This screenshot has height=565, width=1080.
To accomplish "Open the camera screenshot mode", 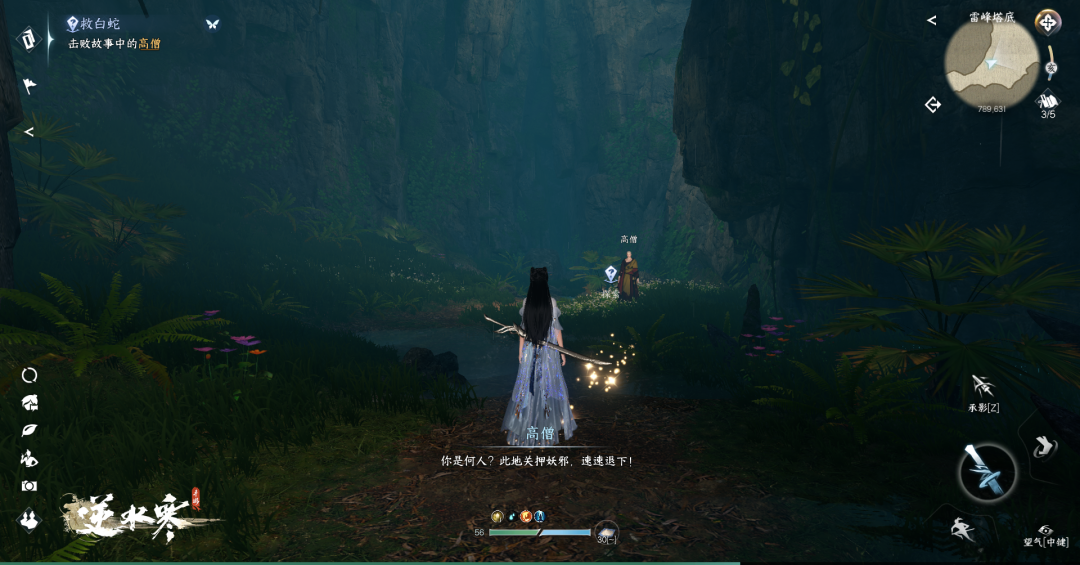I will coord(29,486).
